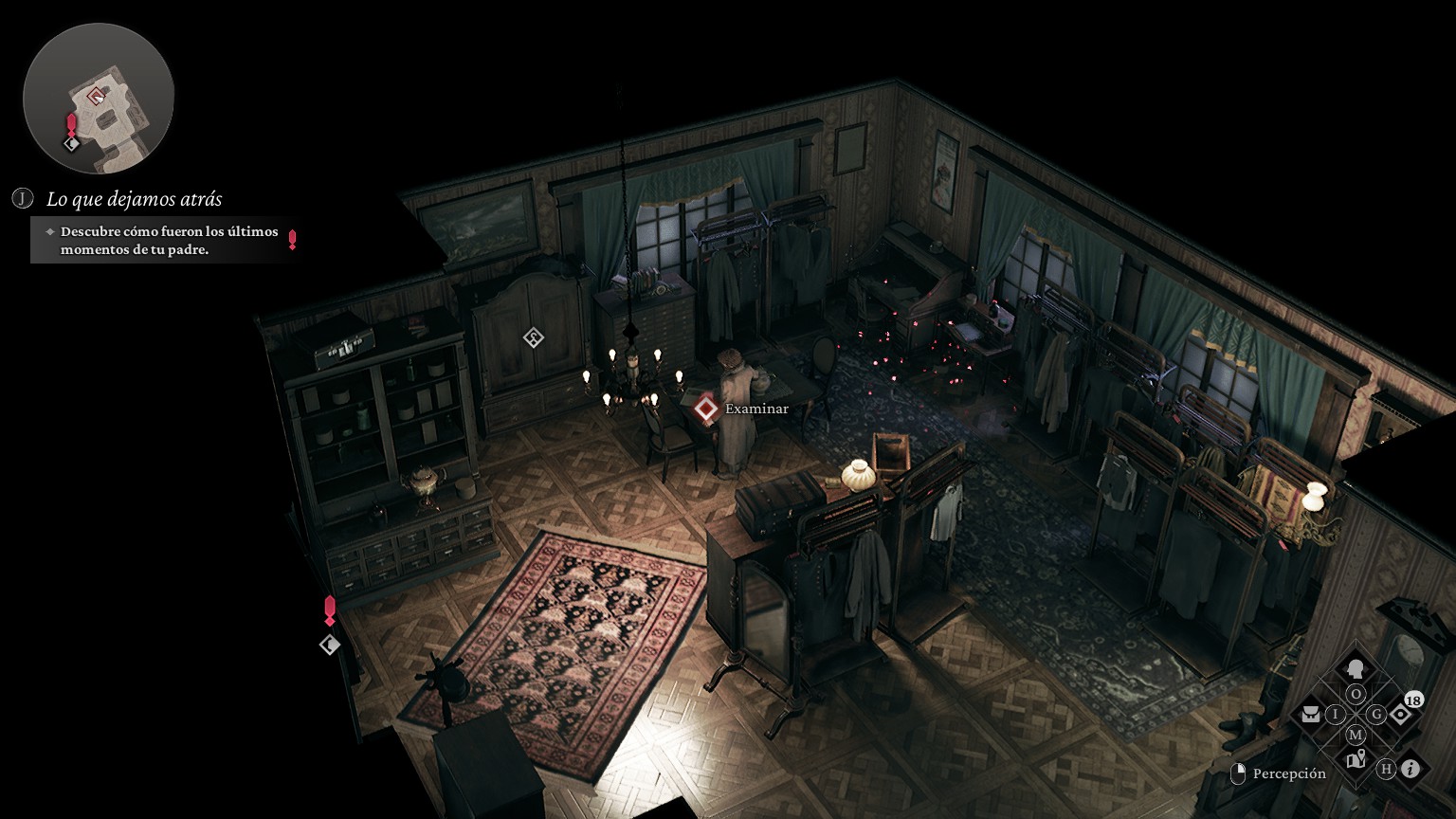Click the red Examinar interaction marker
1456x819 pixels.
pos(705,409)
